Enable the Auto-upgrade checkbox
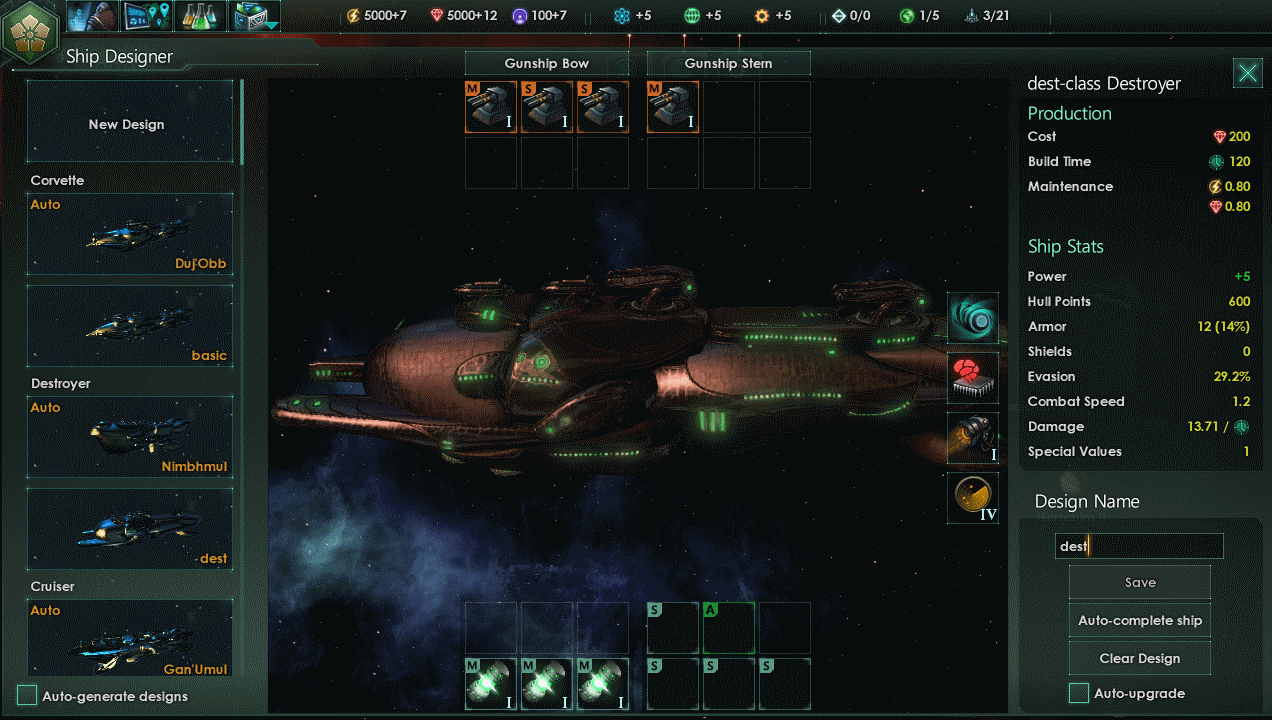This screenshot has width=1272, height=720. click(x=1079, y=693)
